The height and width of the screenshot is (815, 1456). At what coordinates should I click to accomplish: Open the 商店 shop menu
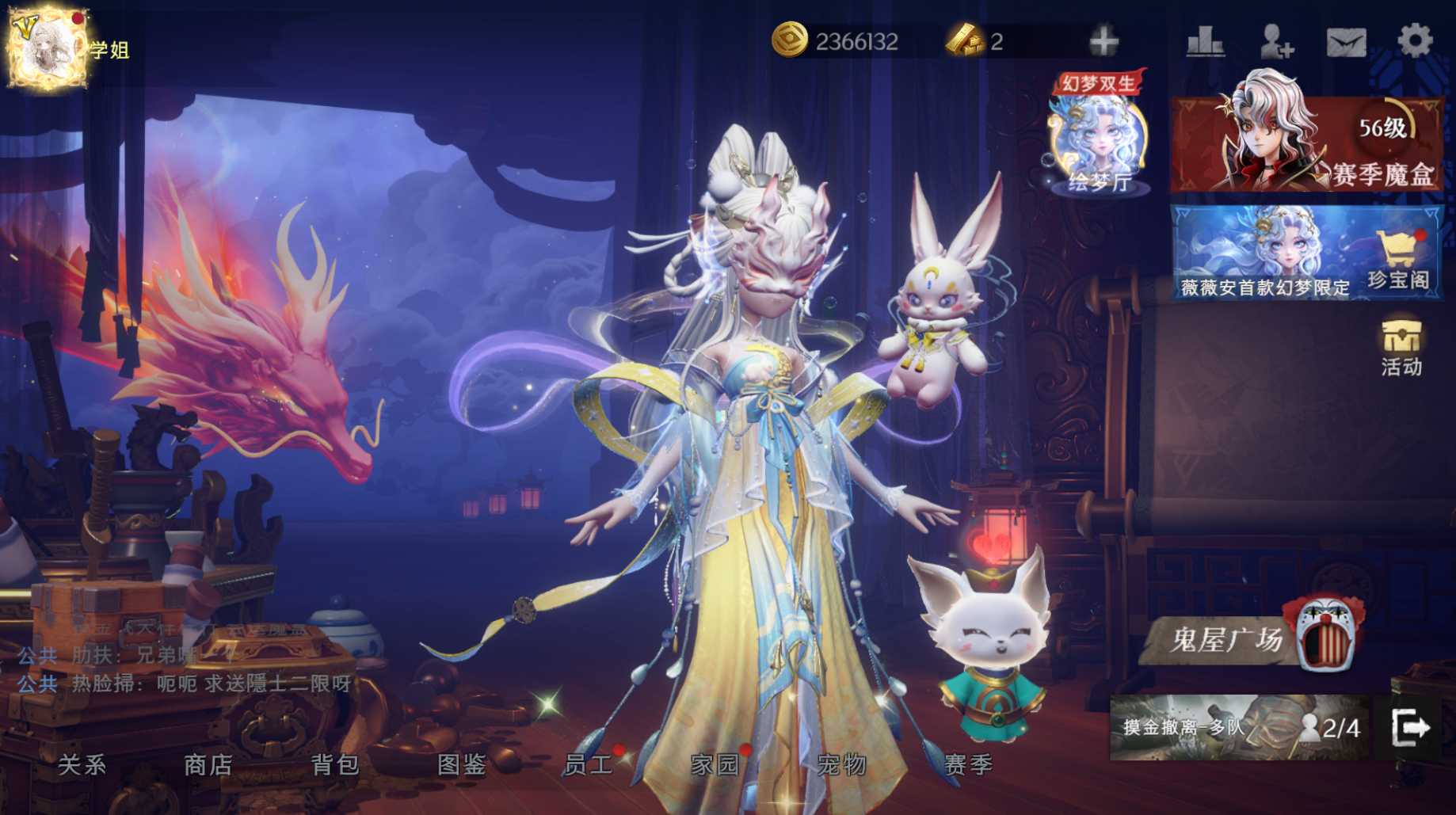[208, 764]
